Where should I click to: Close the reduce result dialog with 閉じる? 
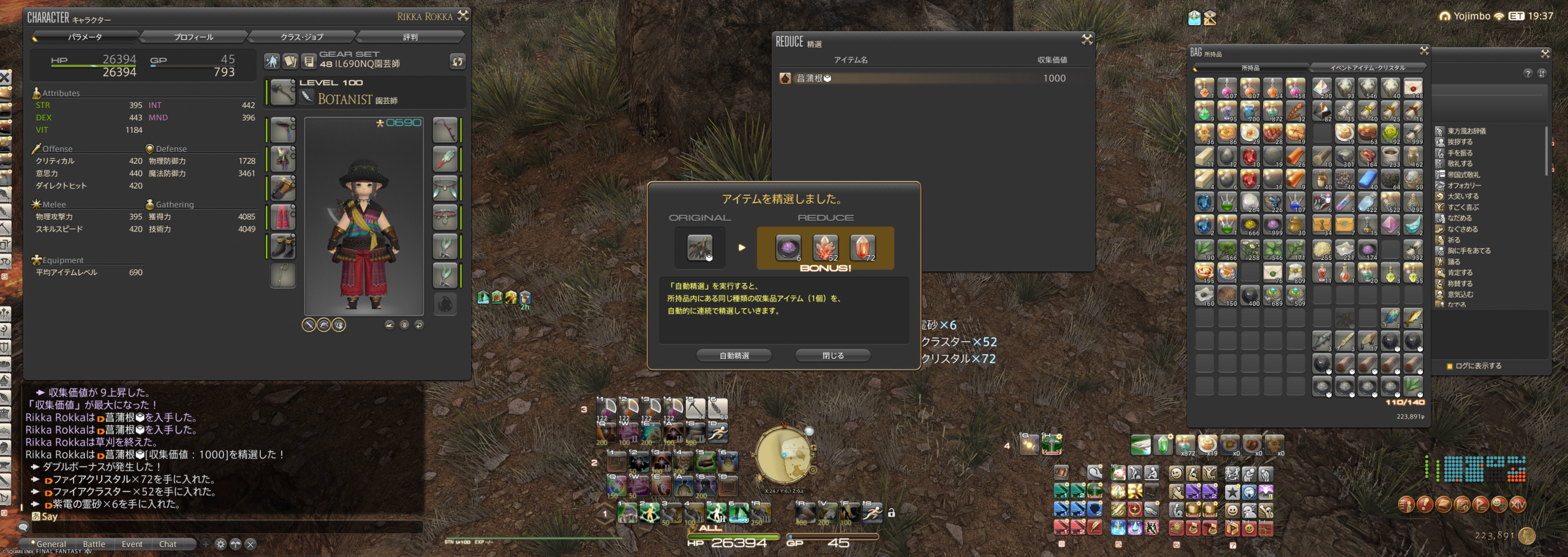tap(832, 355)
